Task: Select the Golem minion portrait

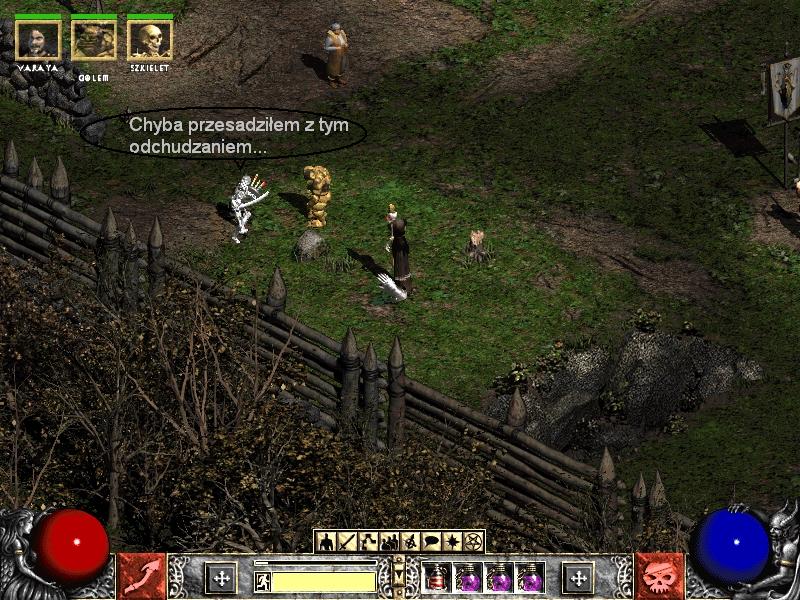Action: pyautogui.click(x=94, y=39)
